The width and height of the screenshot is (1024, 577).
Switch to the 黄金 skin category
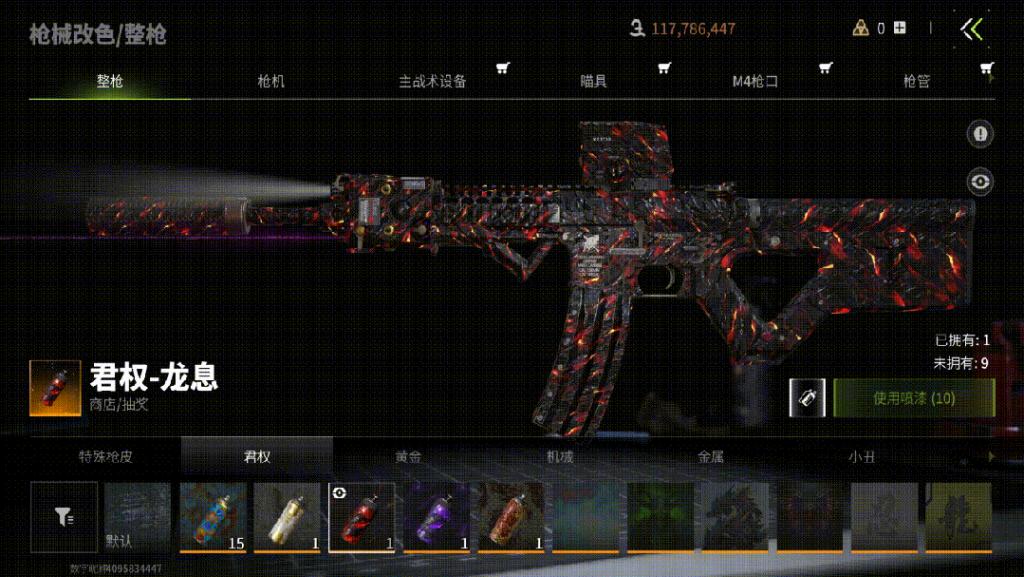point(408,457)
